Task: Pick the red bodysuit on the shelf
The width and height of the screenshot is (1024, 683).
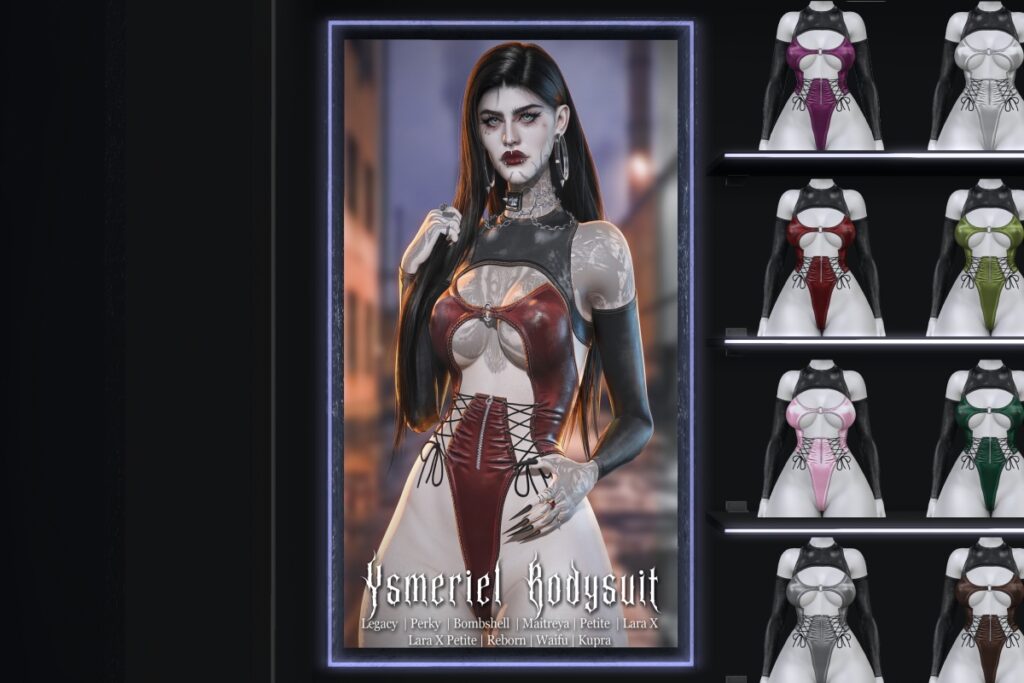Action: 820,260
